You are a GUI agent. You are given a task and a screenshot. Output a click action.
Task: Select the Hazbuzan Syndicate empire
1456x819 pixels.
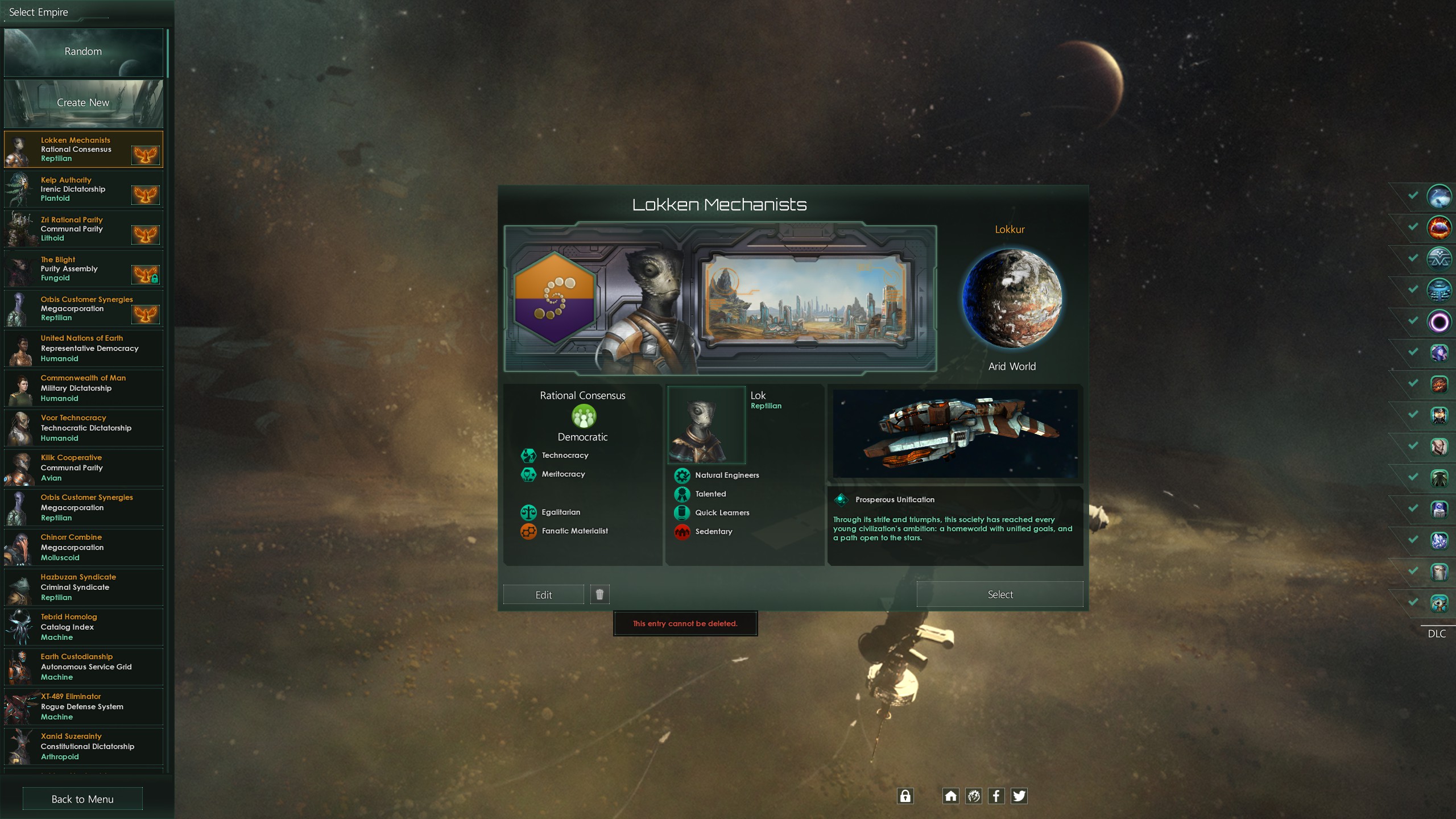click(83, 588)
